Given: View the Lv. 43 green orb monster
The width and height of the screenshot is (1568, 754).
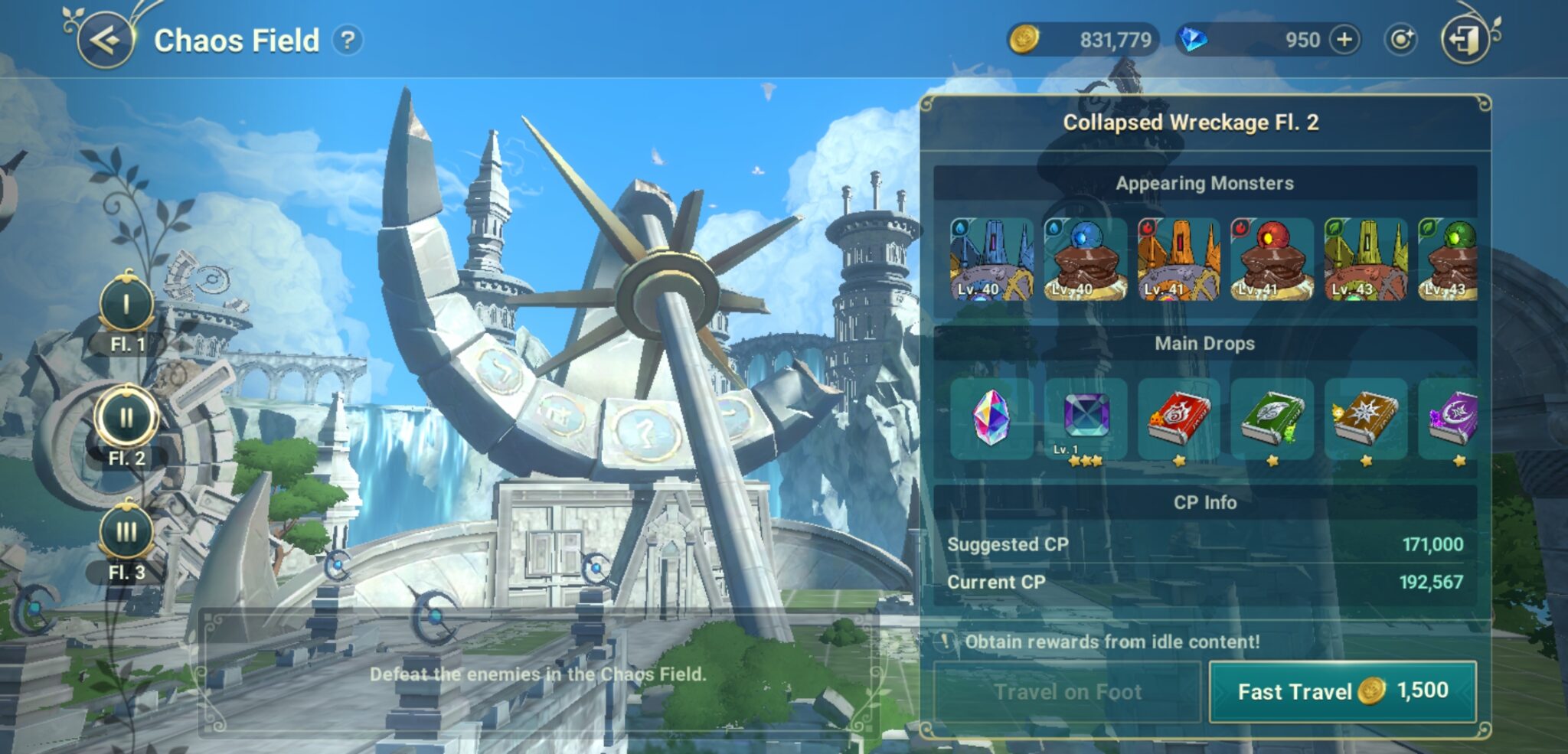Looking at the screenshot, I should pyautogui.click(x=1449, y=259).
